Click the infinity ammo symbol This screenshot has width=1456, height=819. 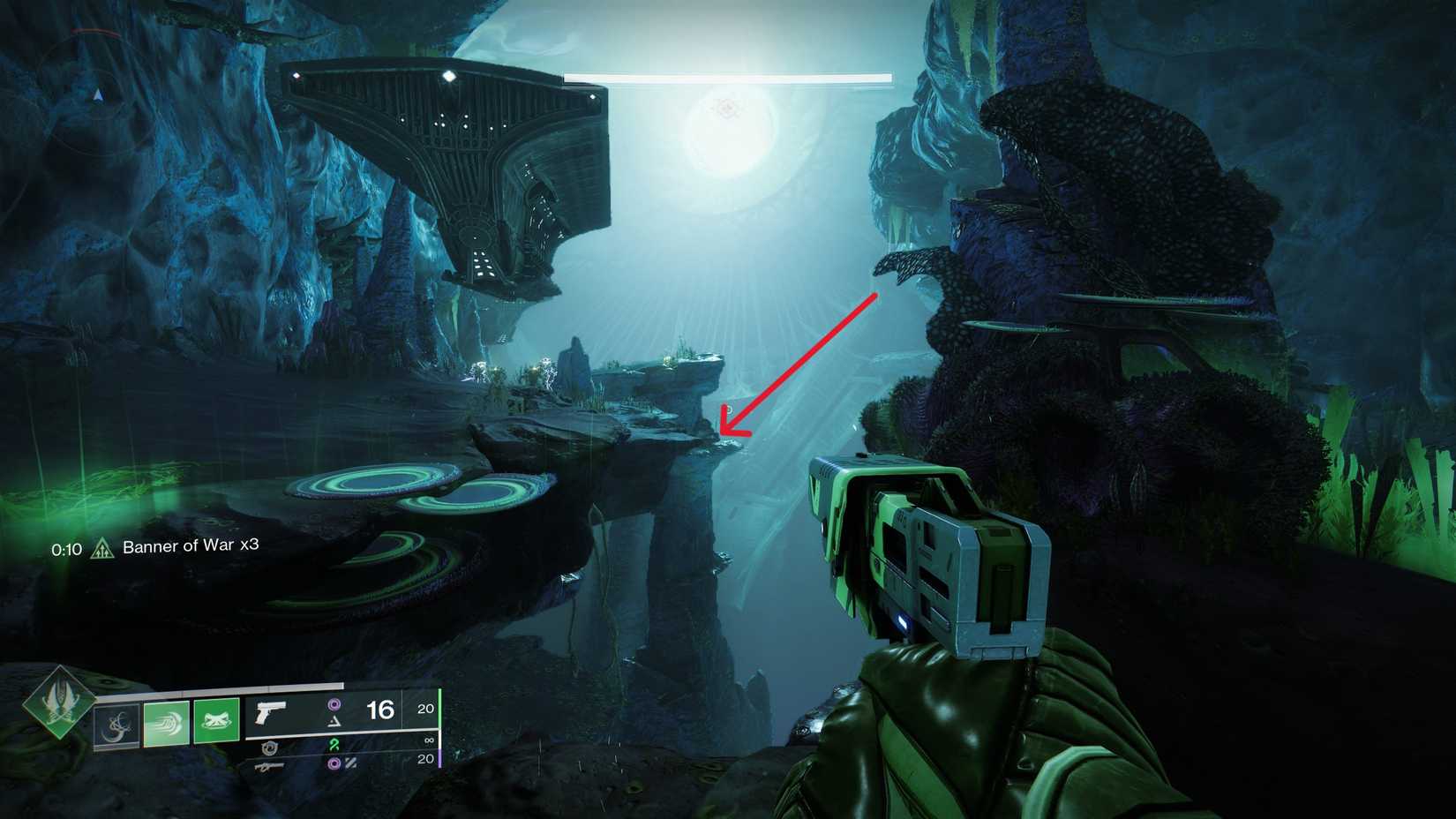(x=430, y=742)
